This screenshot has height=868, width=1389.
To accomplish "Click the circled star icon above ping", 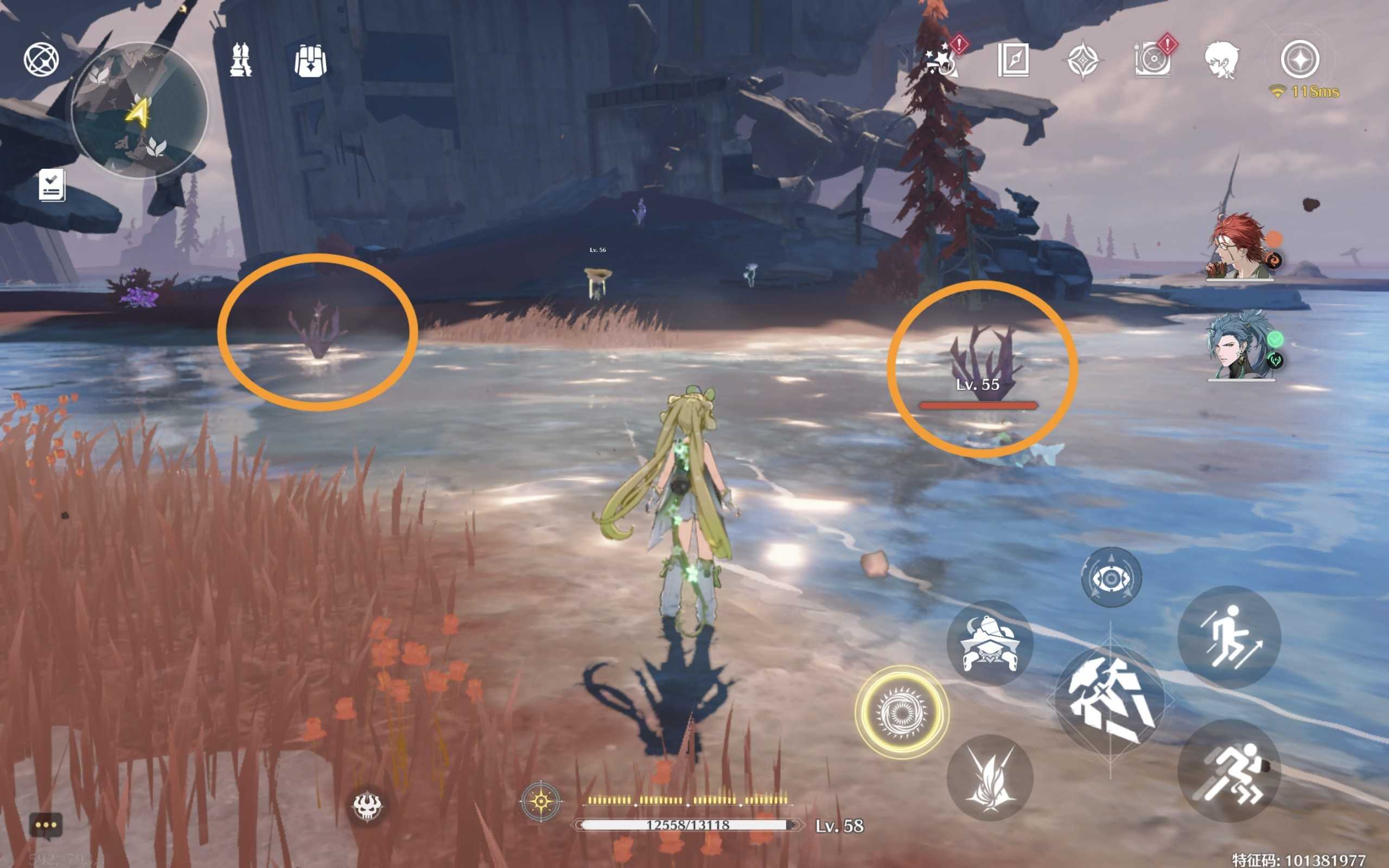I will coord(1300,59).
